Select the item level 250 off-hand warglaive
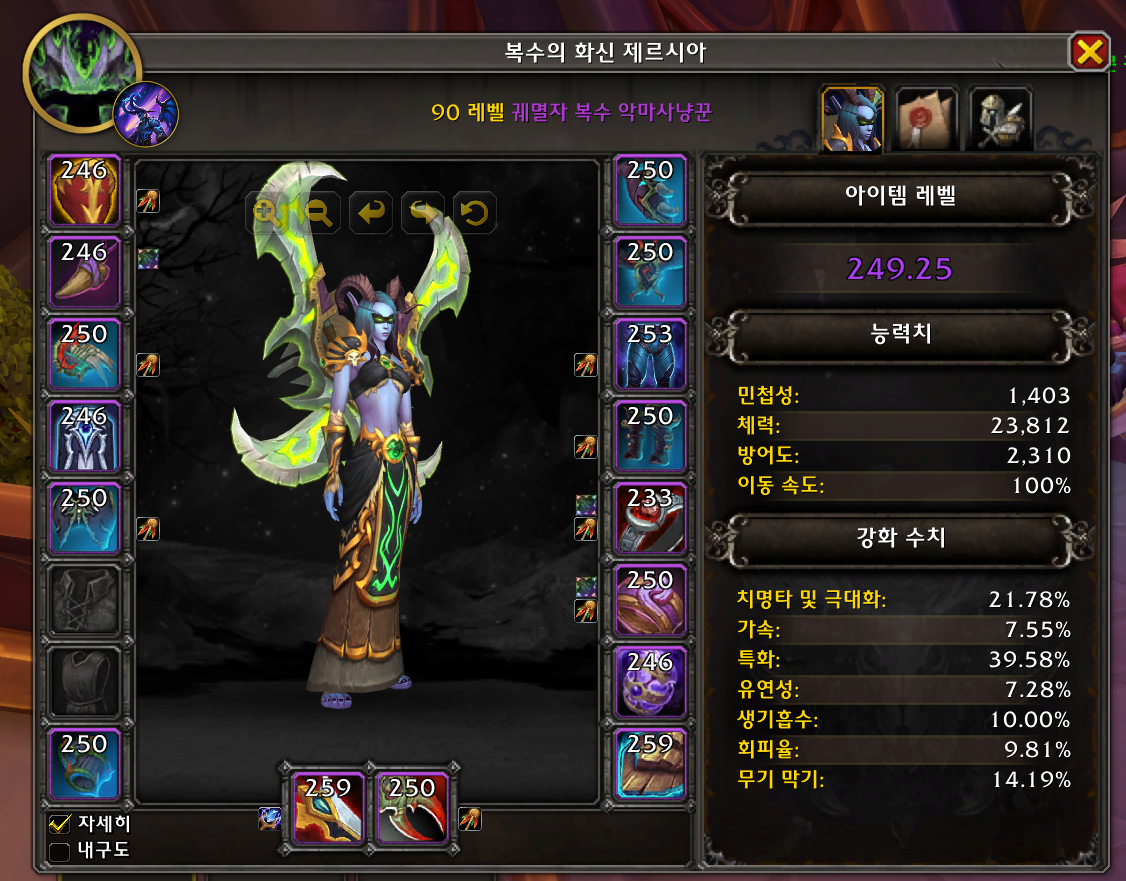This screenshot has width=1126, height=881. point(412,808)
